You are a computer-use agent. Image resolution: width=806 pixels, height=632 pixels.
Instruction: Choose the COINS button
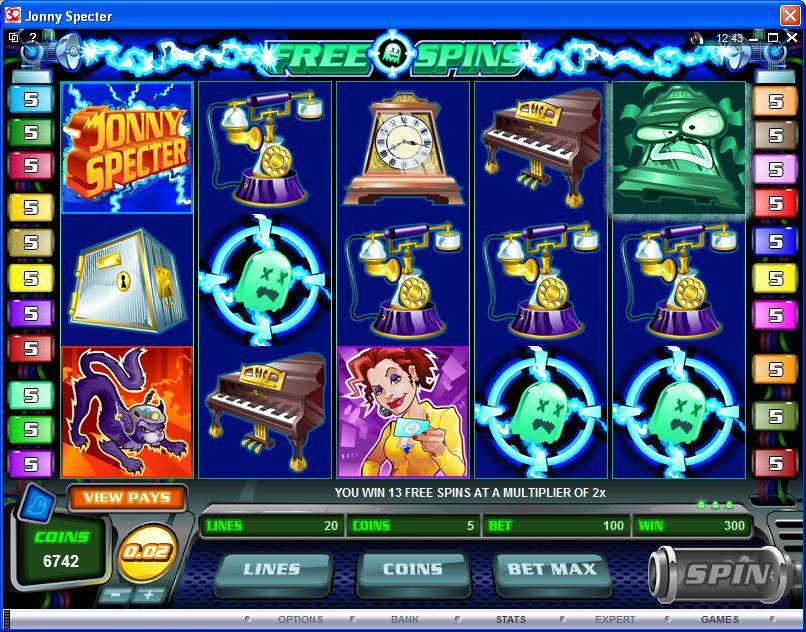click(412, 569)
